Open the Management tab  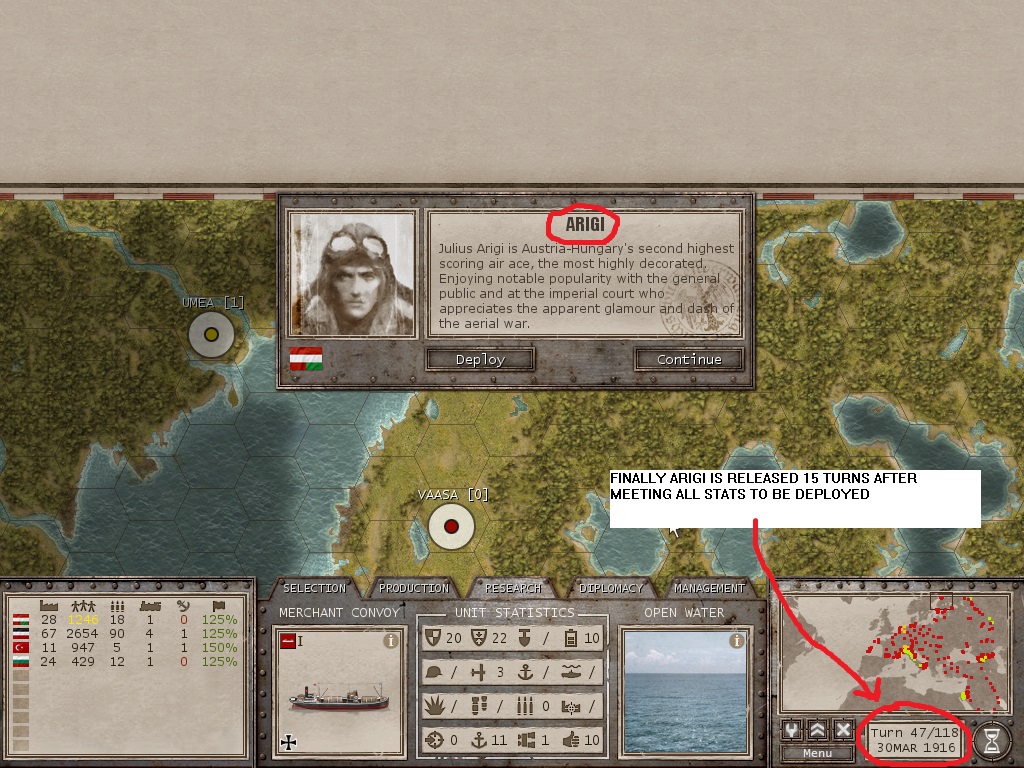point(709,588)
